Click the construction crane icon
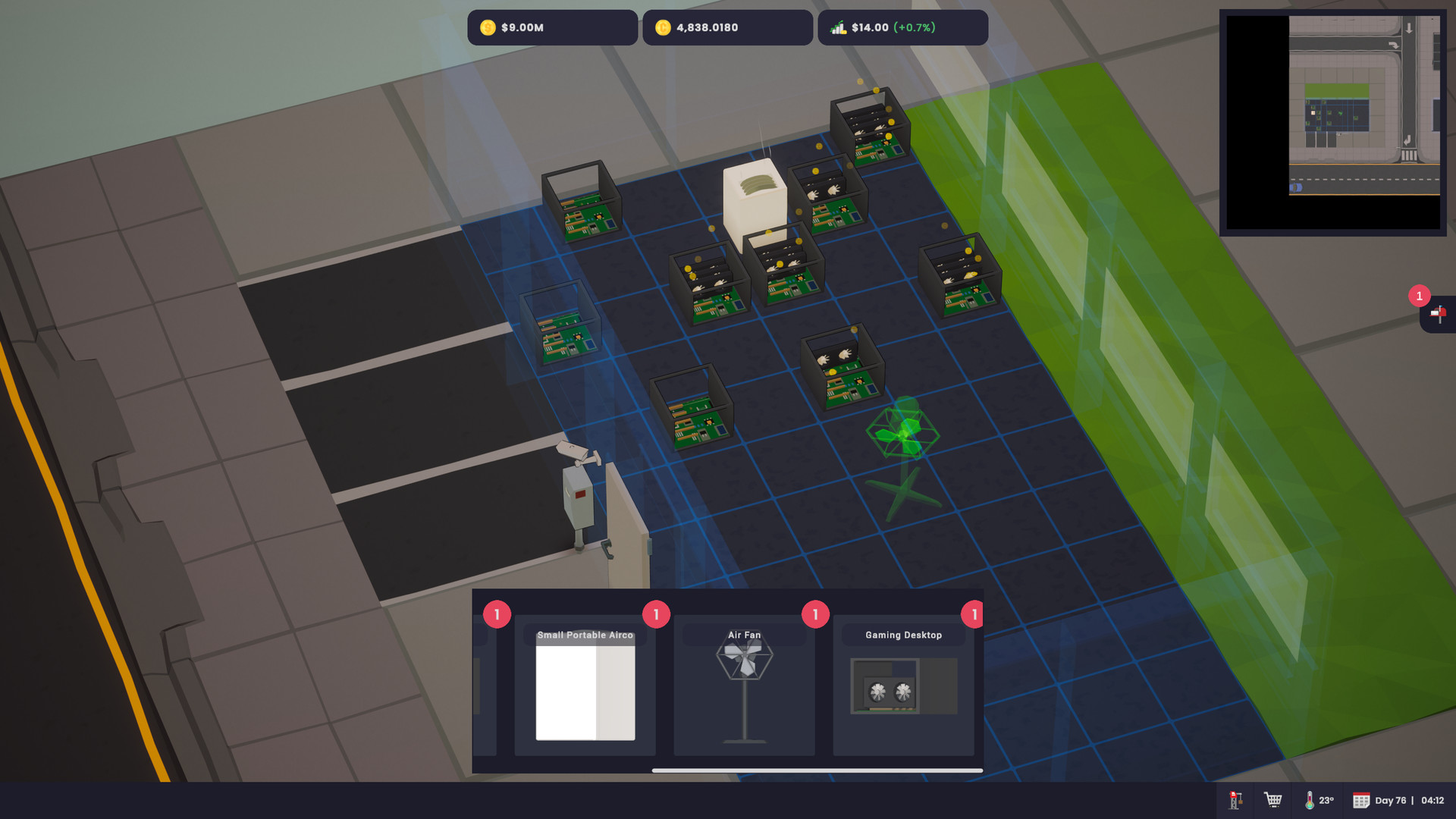The image size is (1456, 819). point(1235,800)
